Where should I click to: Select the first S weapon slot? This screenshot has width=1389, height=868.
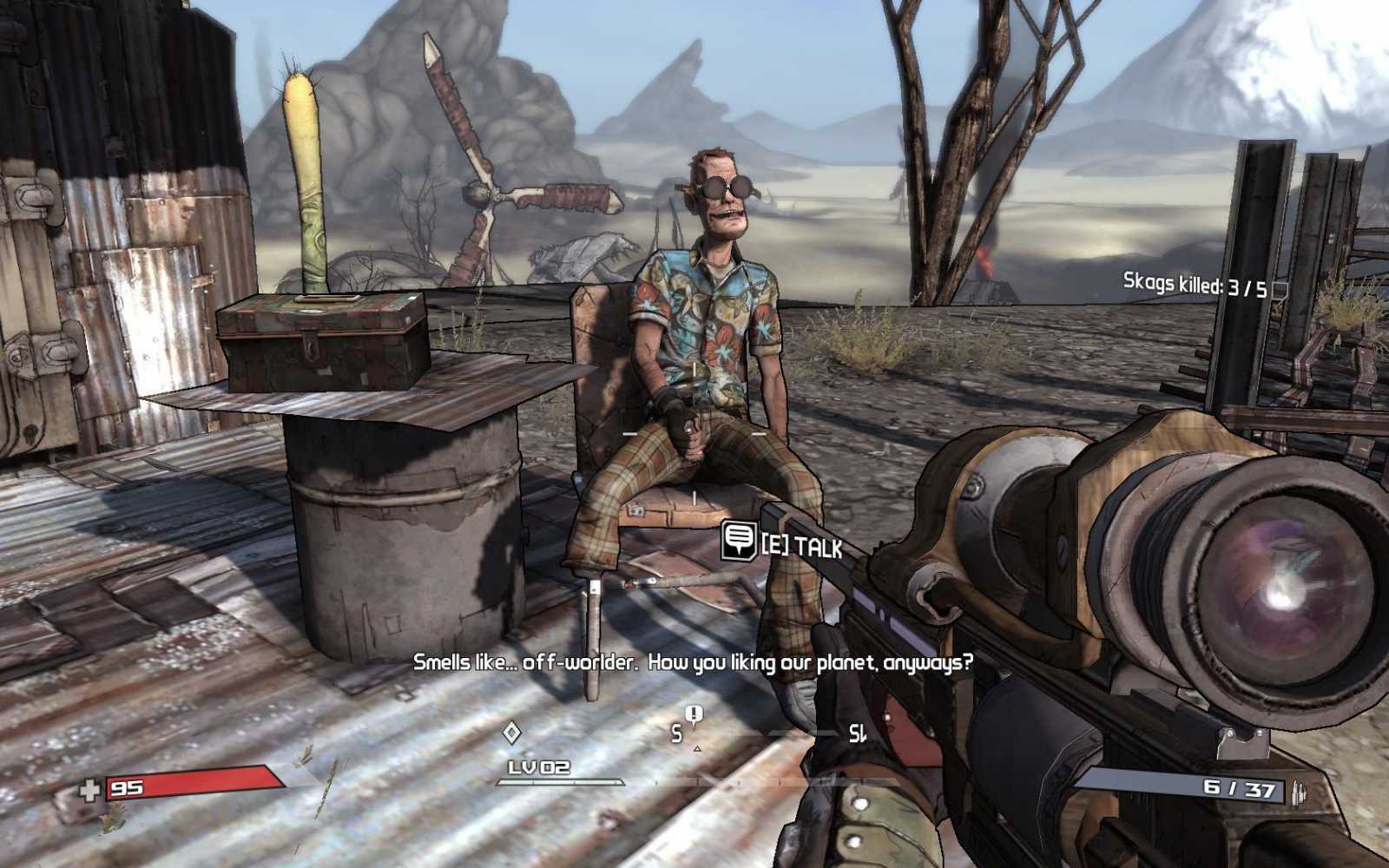click(x=677, y=733)
